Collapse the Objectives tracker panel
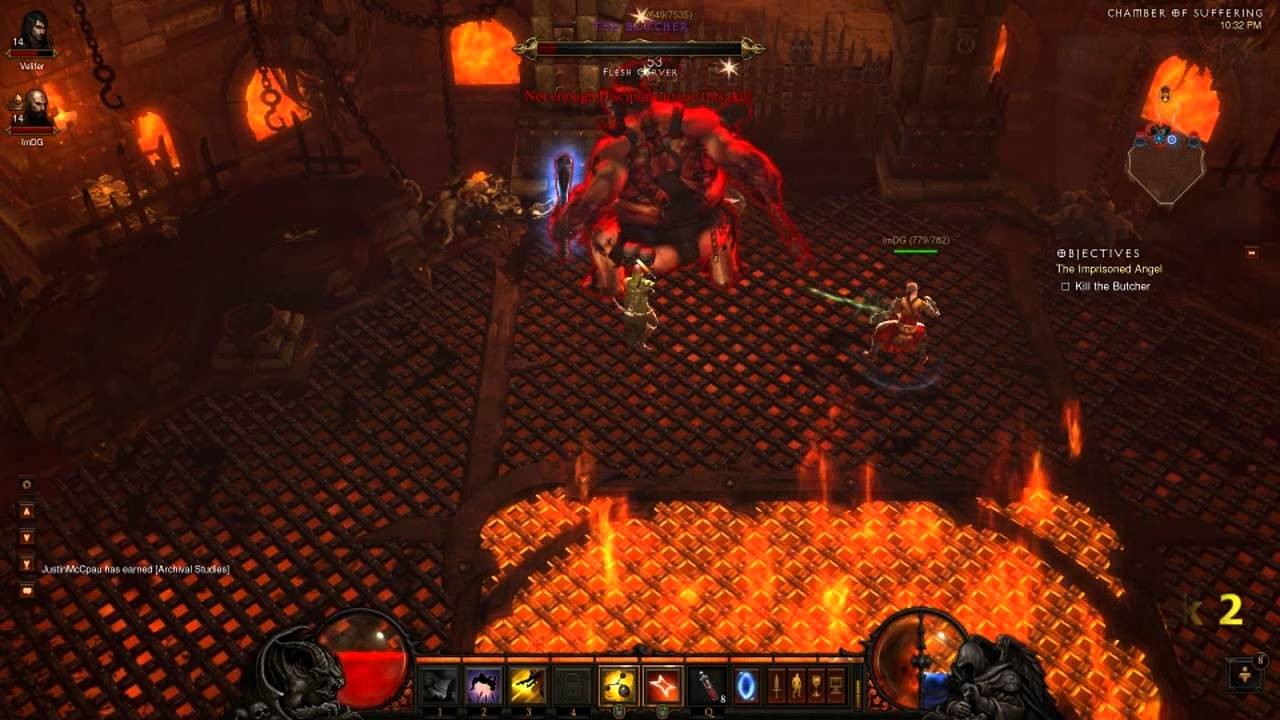The image size is (1280, 720). [x=1251, y=253]
